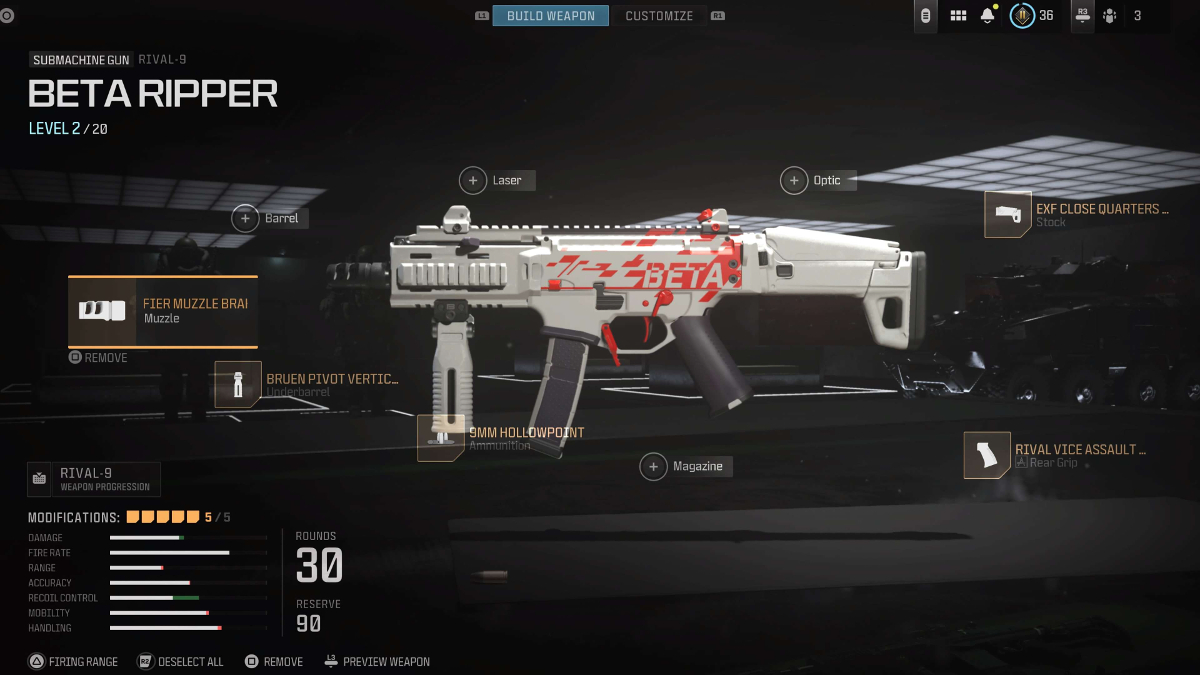Open Rival-9 weapon progression

click(x=94, y=479)
